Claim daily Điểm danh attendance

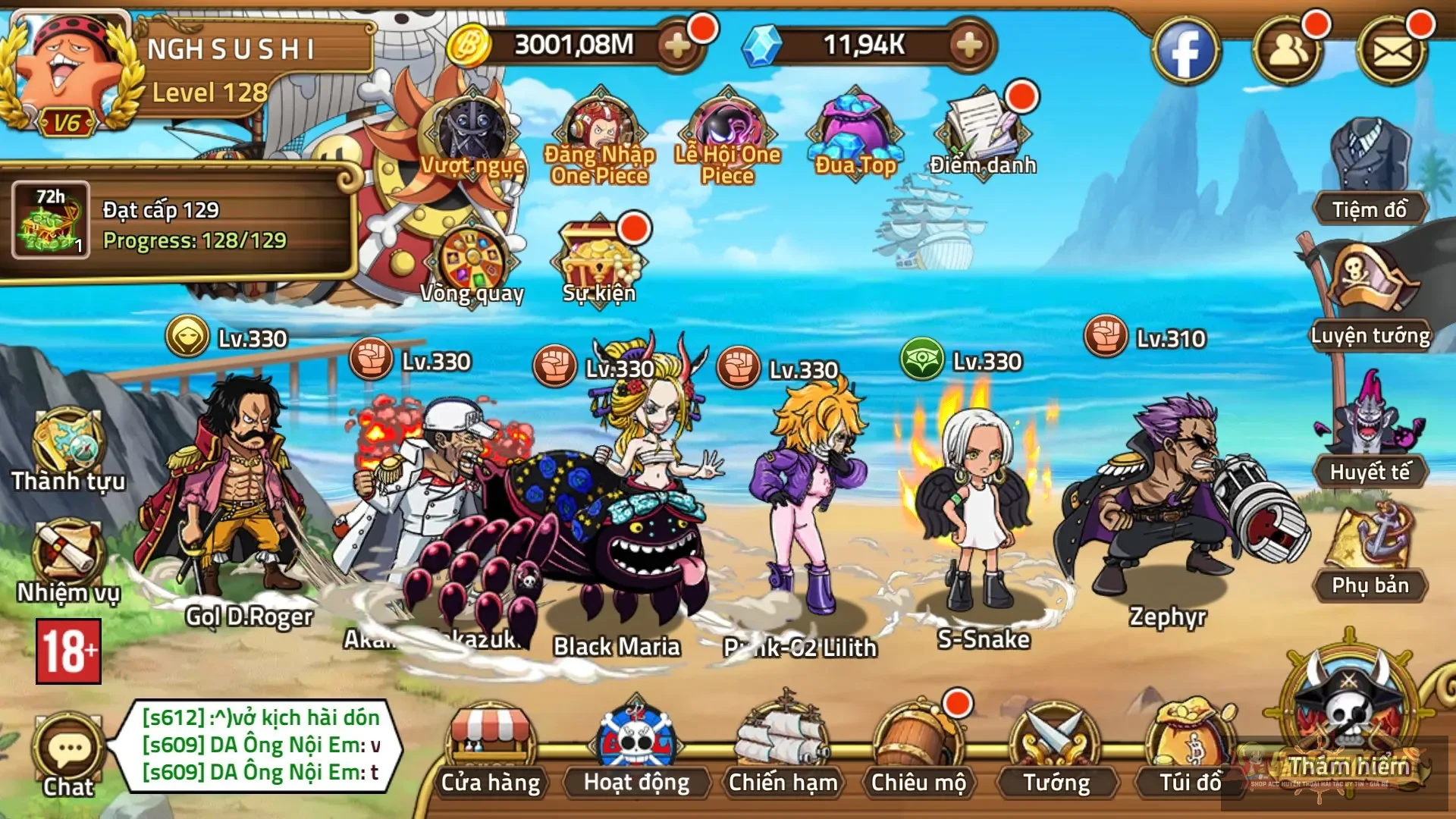pyautogui.click(x=983, y=133)
